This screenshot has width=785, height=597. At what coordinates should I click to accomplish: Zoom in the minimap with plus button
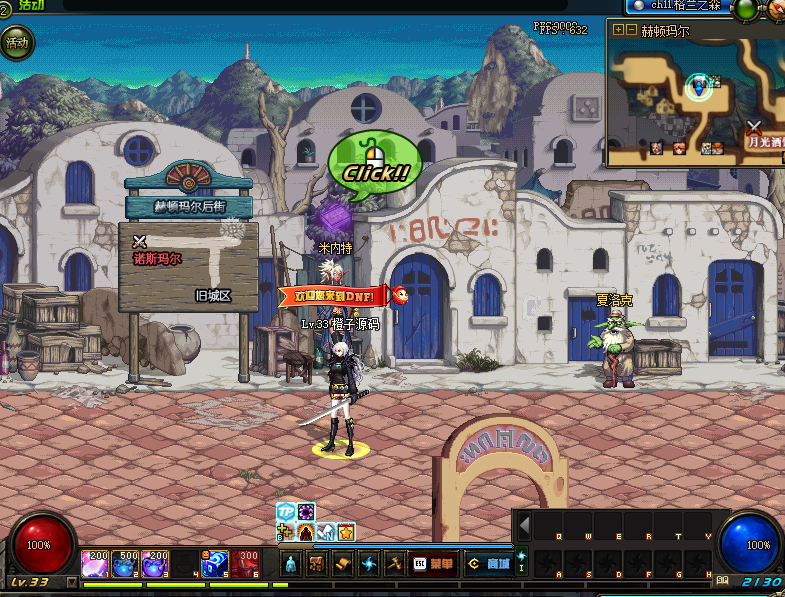[619, 30]
